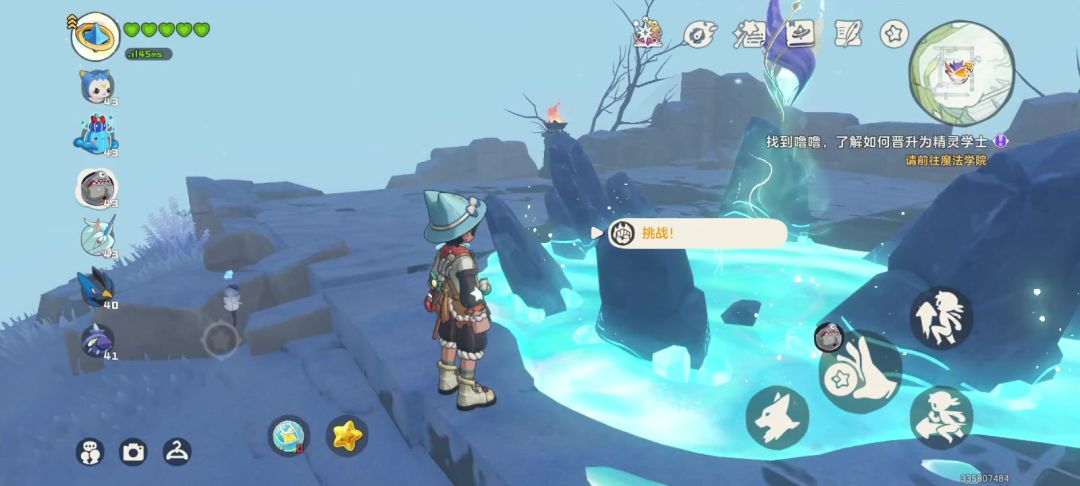
Task: Activate the sprint dash button
Action: click(x=941, y=417)
